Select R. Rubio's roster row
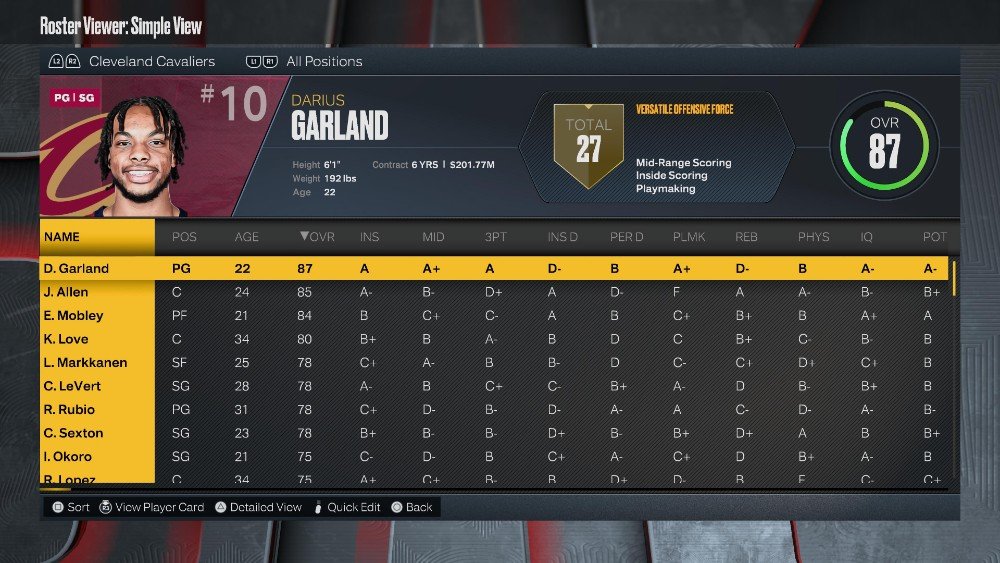 click(x=69, y=410)
